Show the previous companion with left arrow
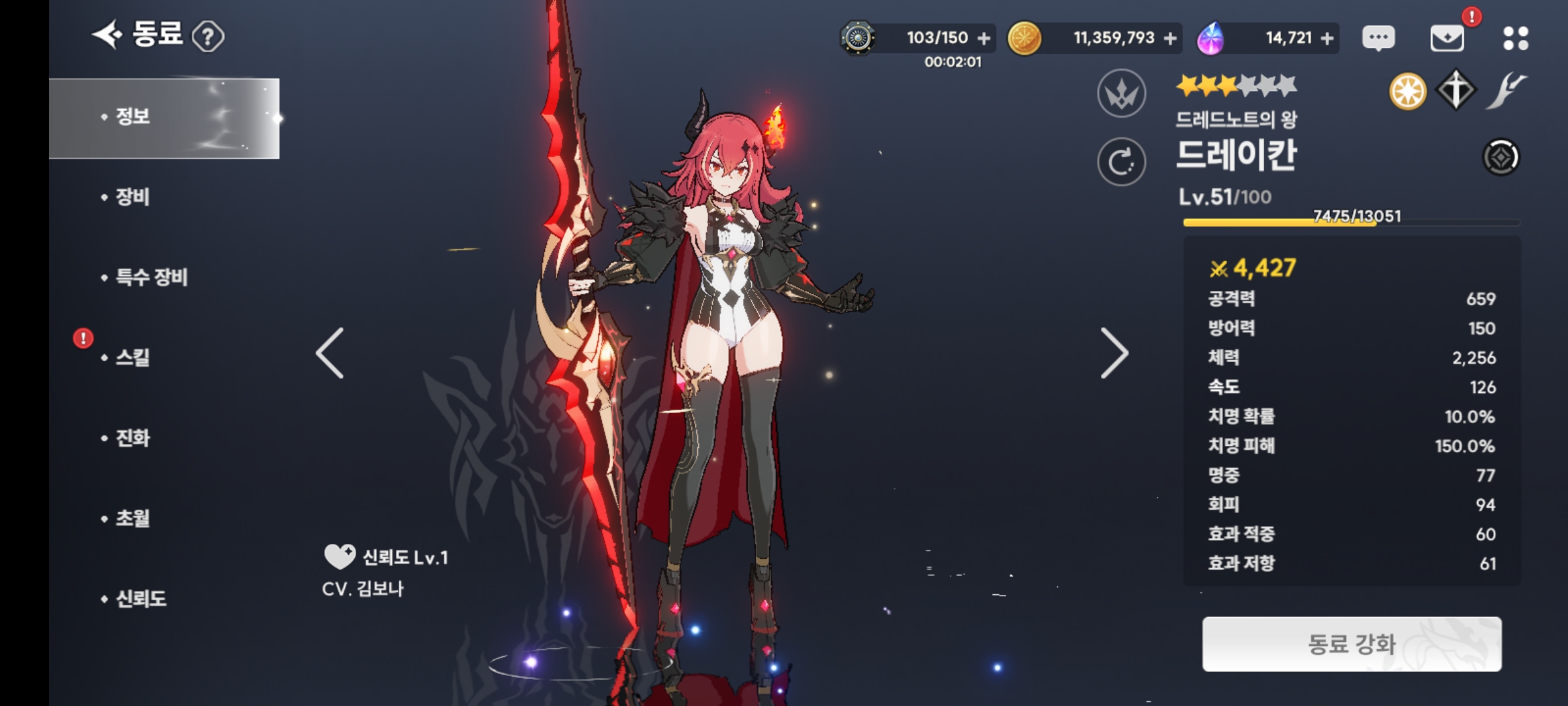Viewport: 1568px width, 706px height. 330,353
